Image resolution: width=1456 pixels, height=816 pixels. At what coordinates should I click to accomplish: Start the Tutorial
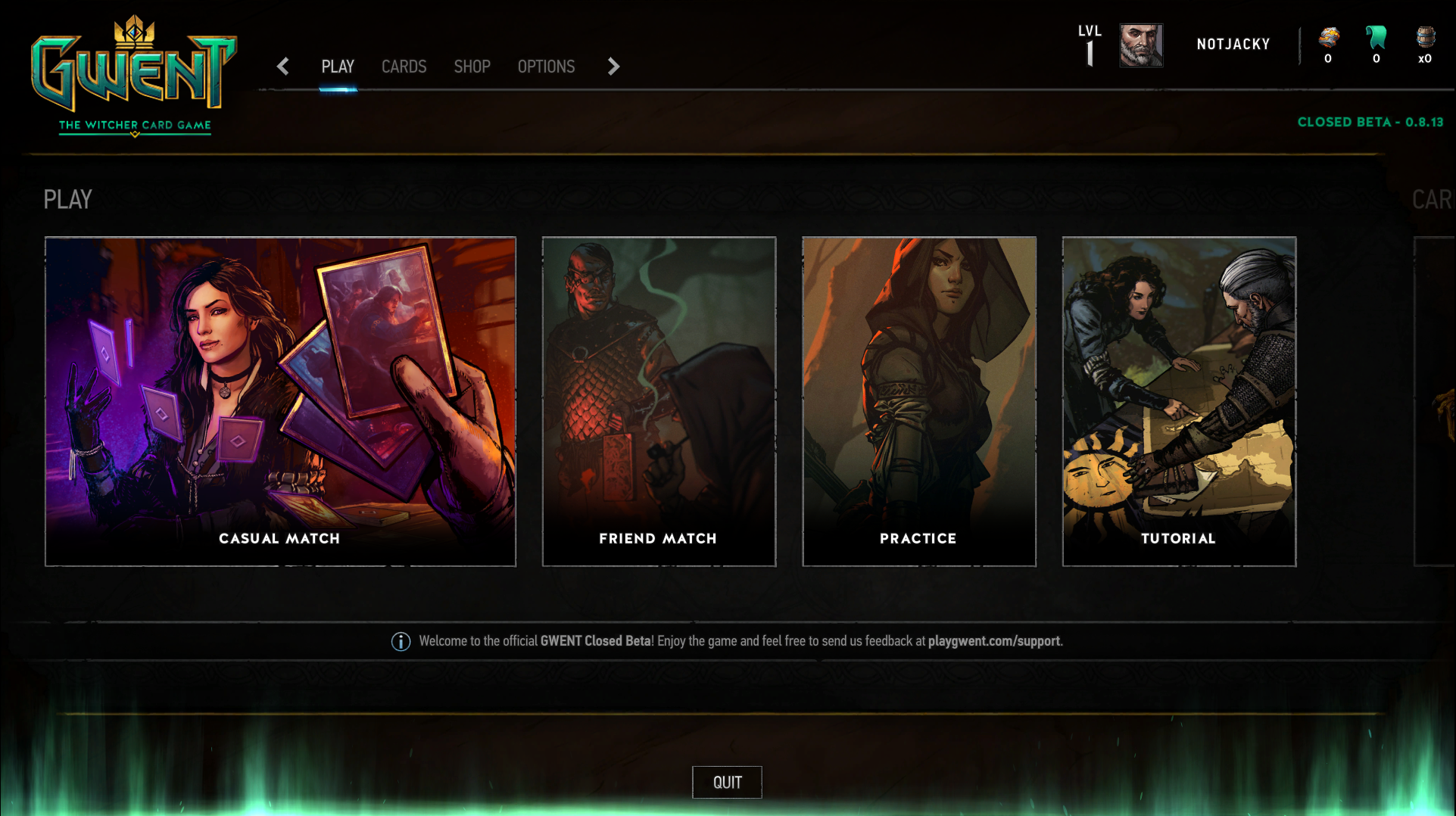(x=1179, y=401)
